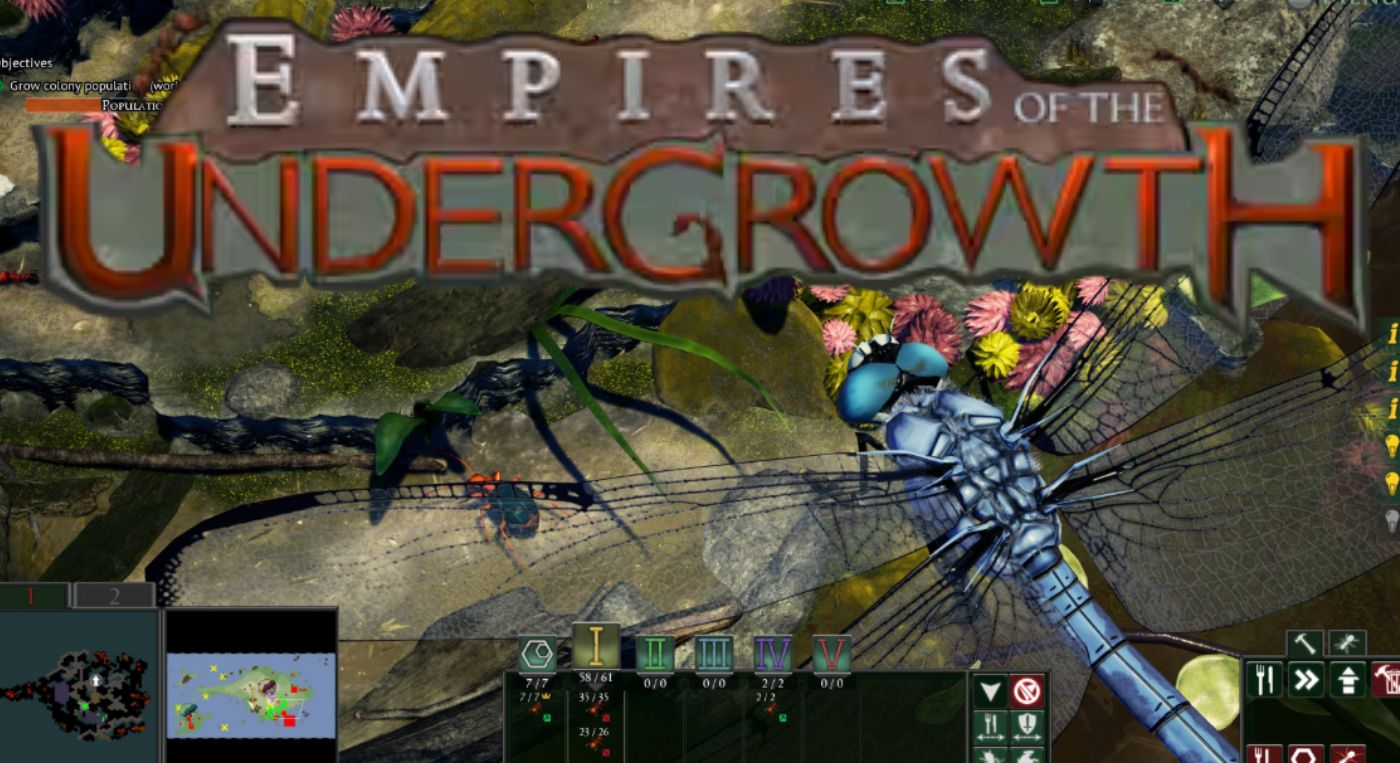1400x763 pixels.
Task: Select the red demolish hammer icon
Action: pos(1388,678)
